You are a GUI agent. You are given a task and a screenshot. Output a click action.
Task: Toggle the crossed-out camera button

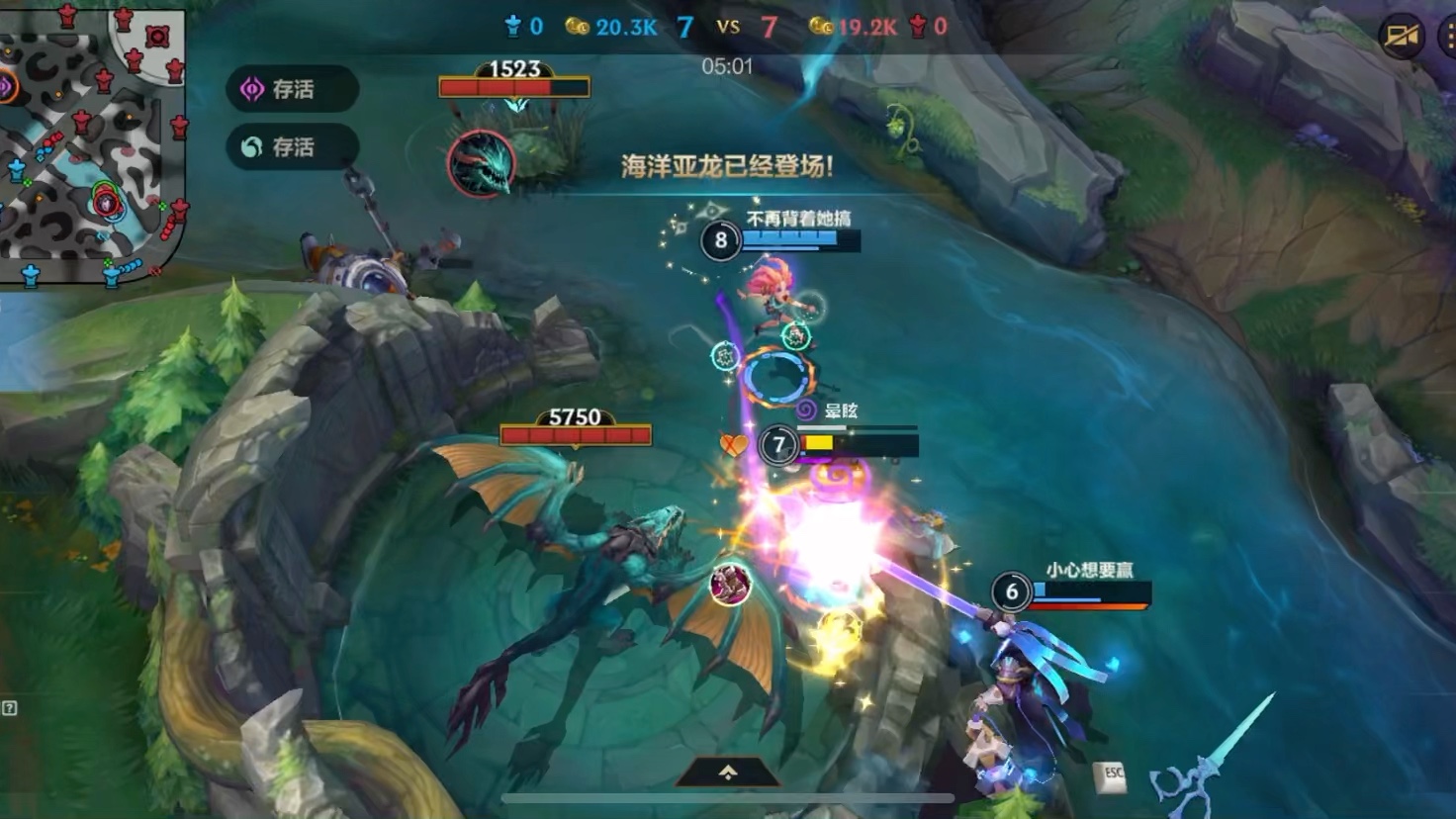[1401, 38]
